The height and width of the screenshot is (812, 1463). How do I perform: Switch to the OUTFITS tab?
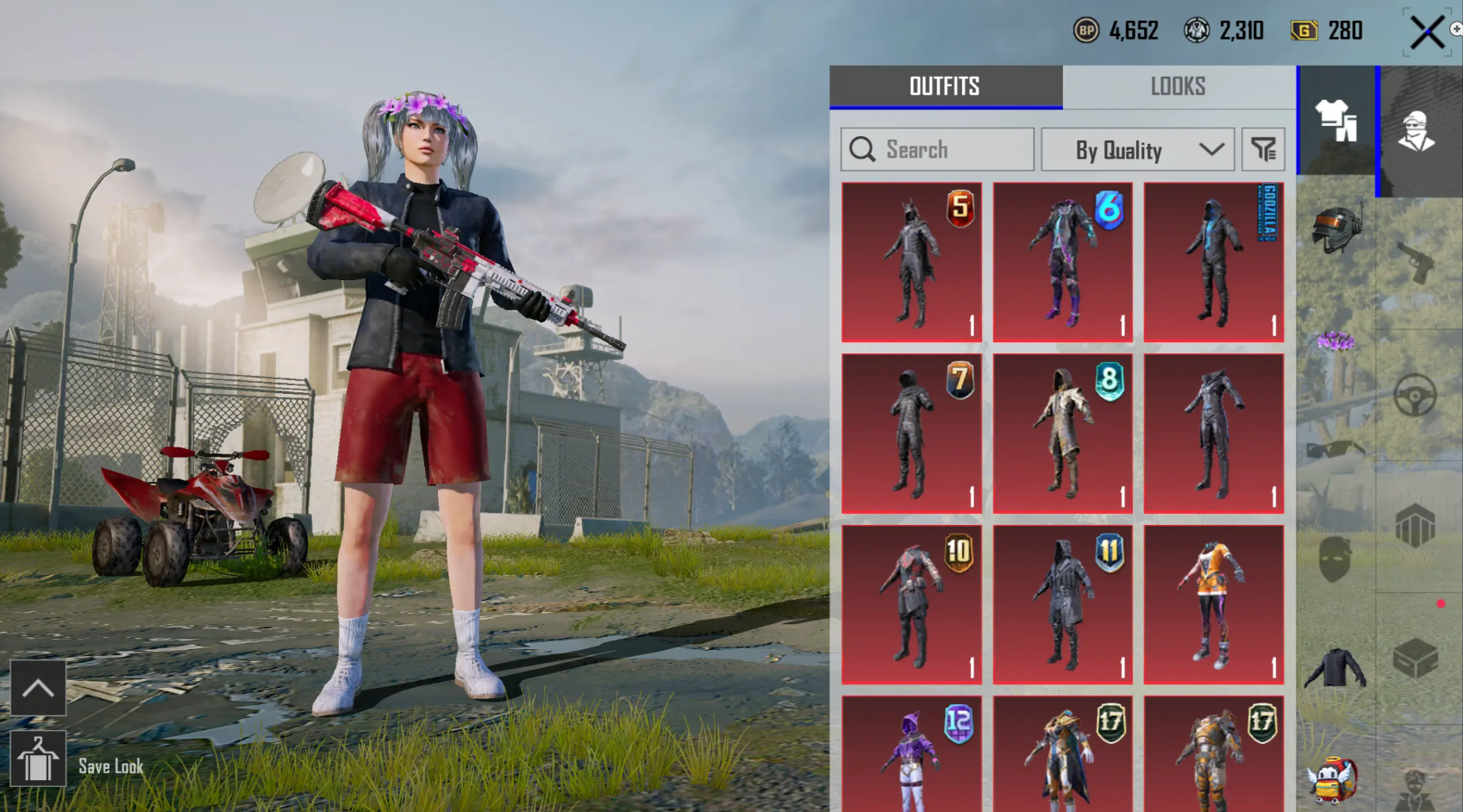(945, 85)
